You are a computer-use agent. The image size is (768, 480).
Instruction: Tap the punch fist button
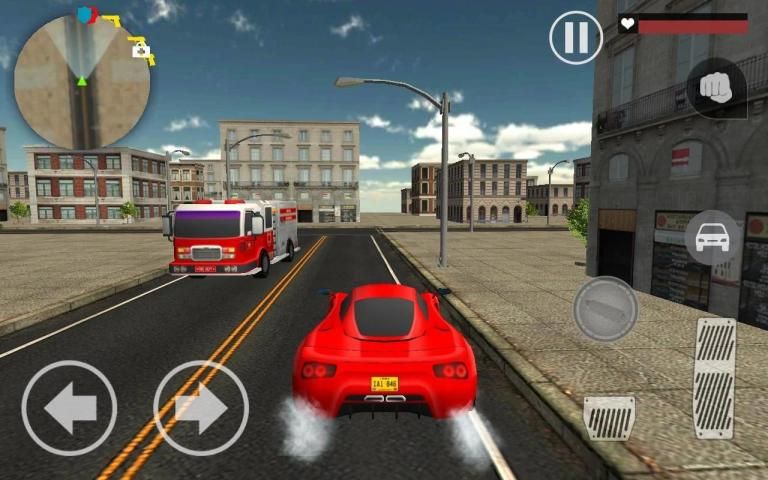715,88
